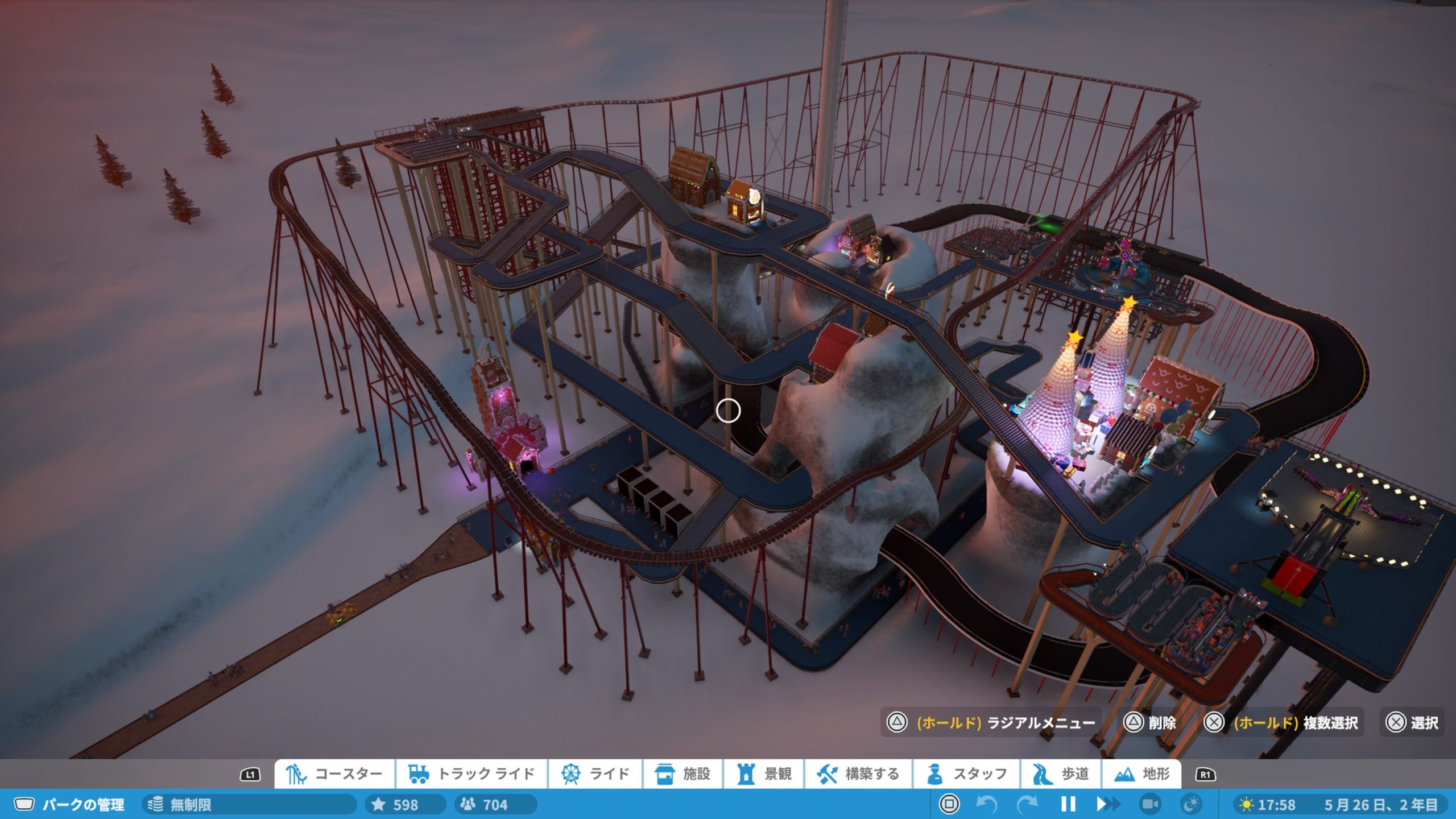Click the undo arrow button
Image resolution: width=1456 pixels, height=819 pixels.
point(986,804)
